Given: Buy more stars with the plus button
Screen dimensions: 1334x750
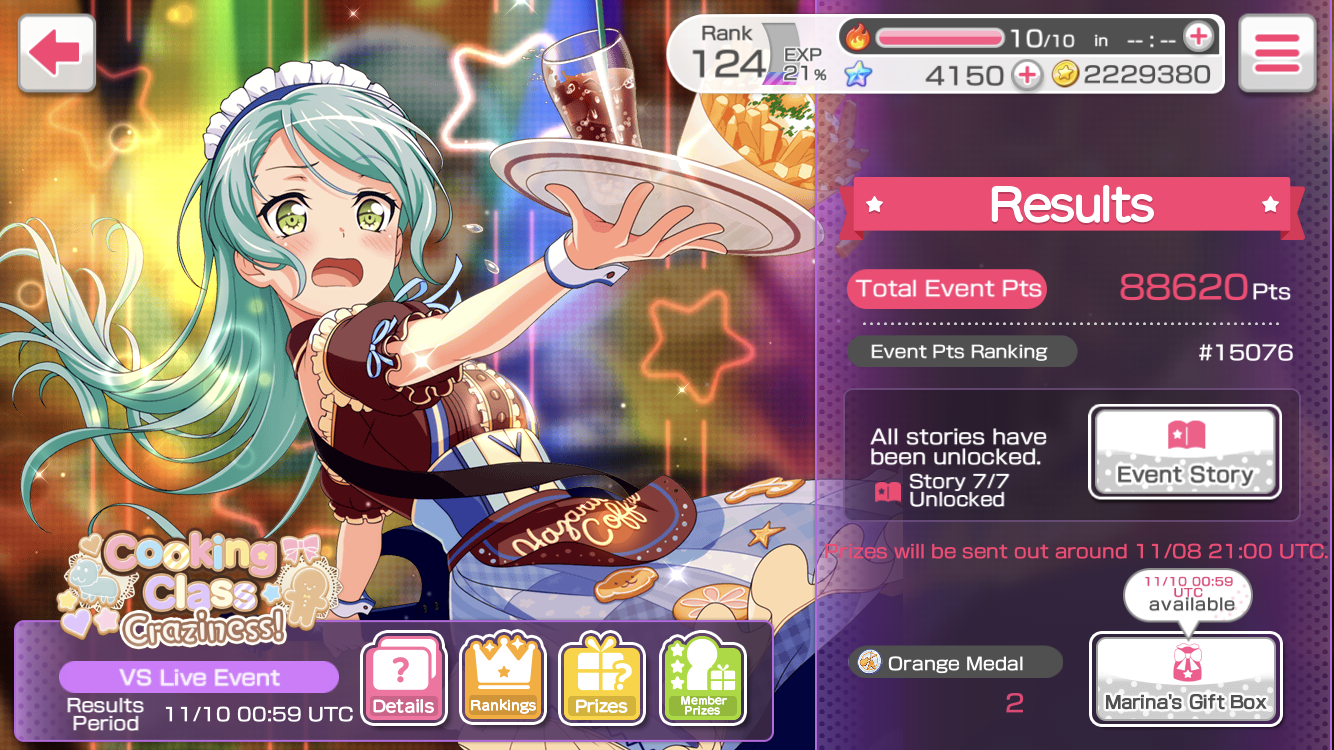Looking at the screenshot, I should click(x=1026, y=74).
